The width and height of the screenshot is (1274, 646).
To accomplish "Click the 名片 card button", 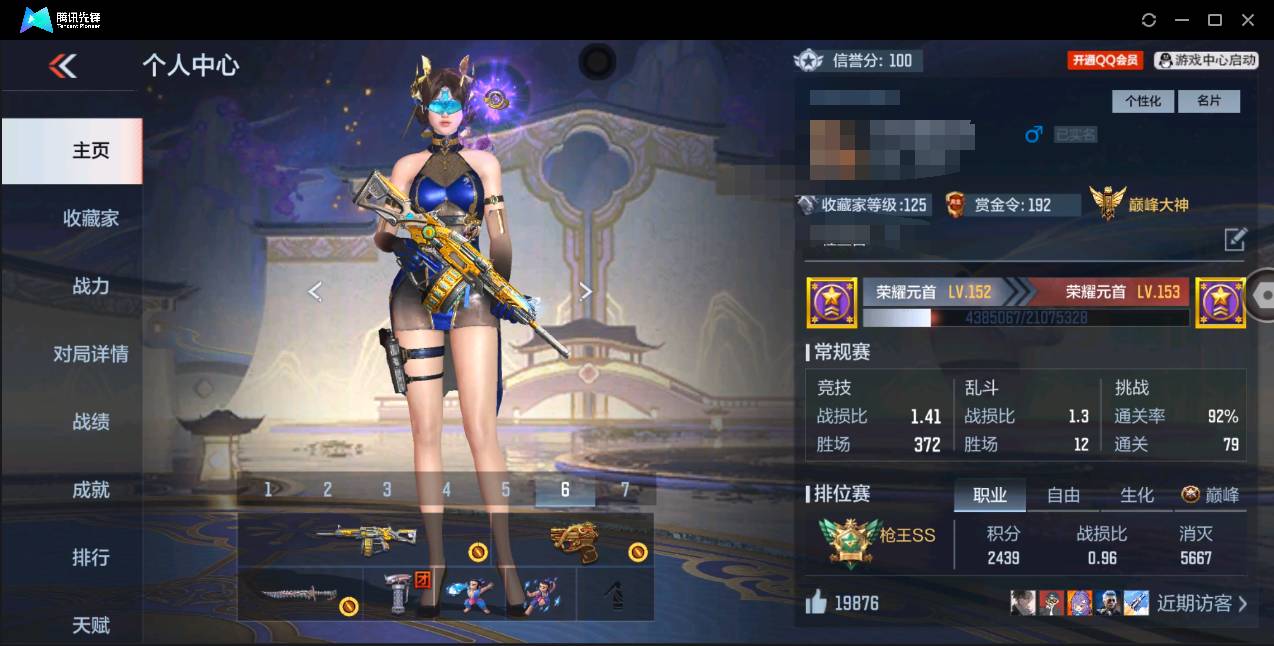I will 1208,101.
